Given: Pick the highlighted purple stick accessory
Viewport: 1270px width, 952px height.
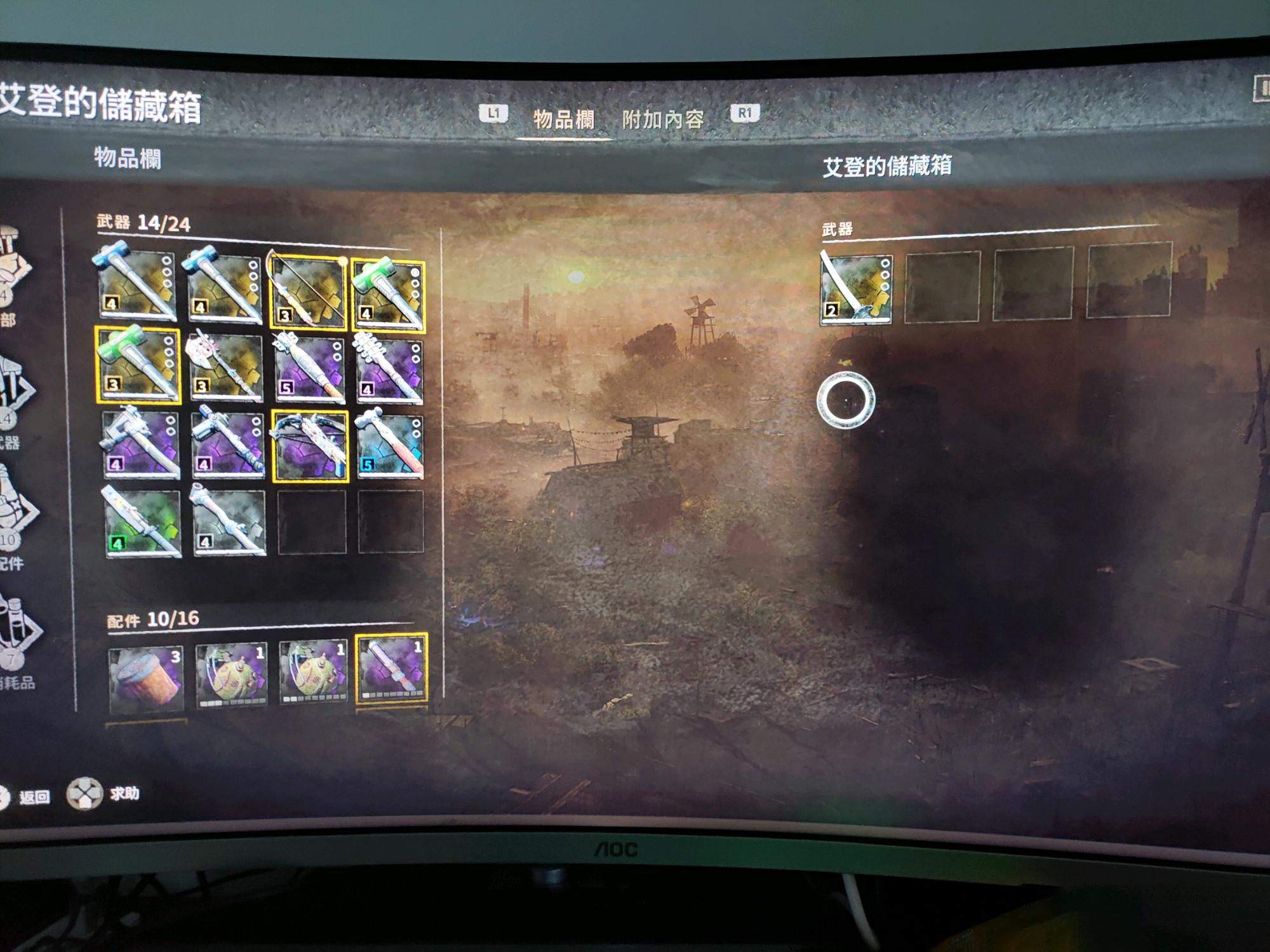Looking at the screenshot, I should pyautogui.click(x=391, y=669).
